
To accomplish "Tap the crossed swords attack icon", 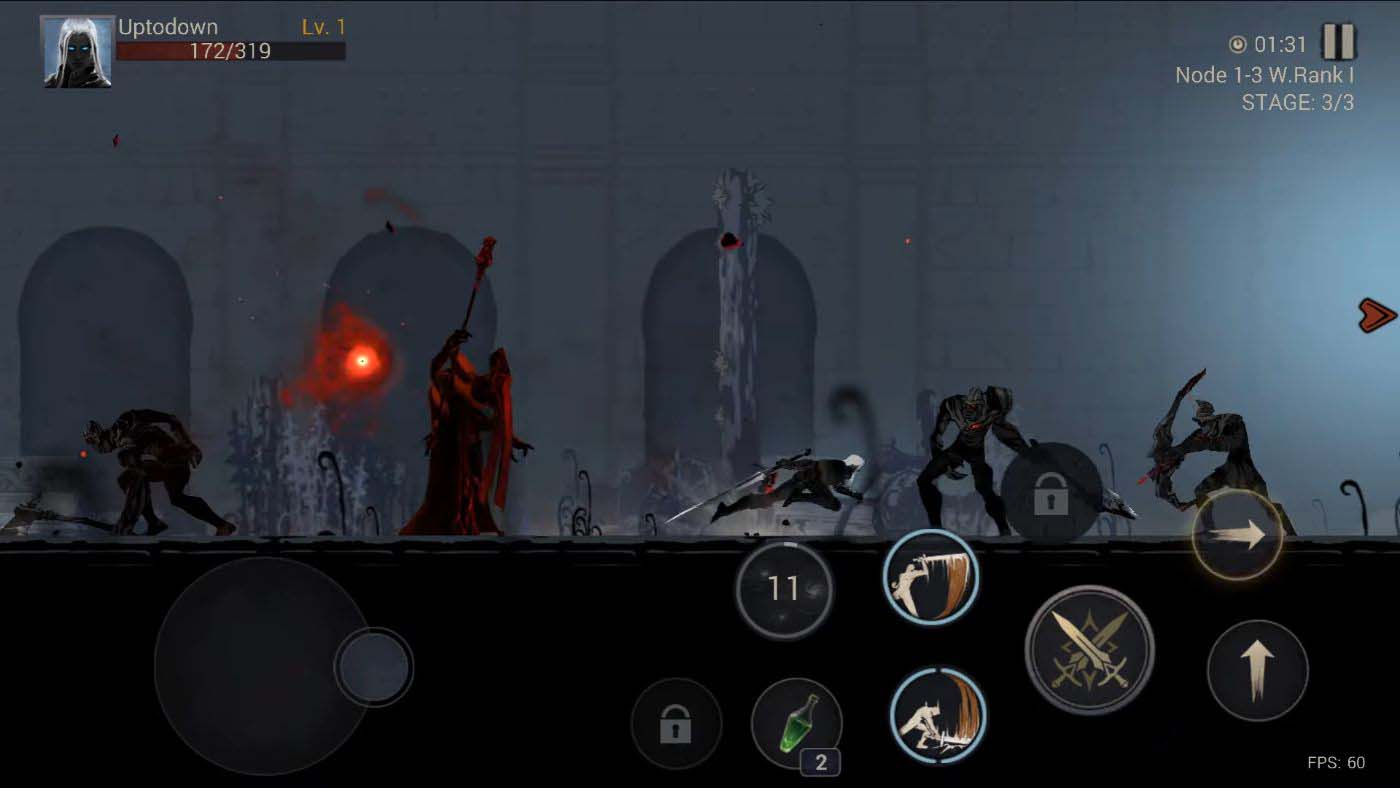I will point(1091,651).
